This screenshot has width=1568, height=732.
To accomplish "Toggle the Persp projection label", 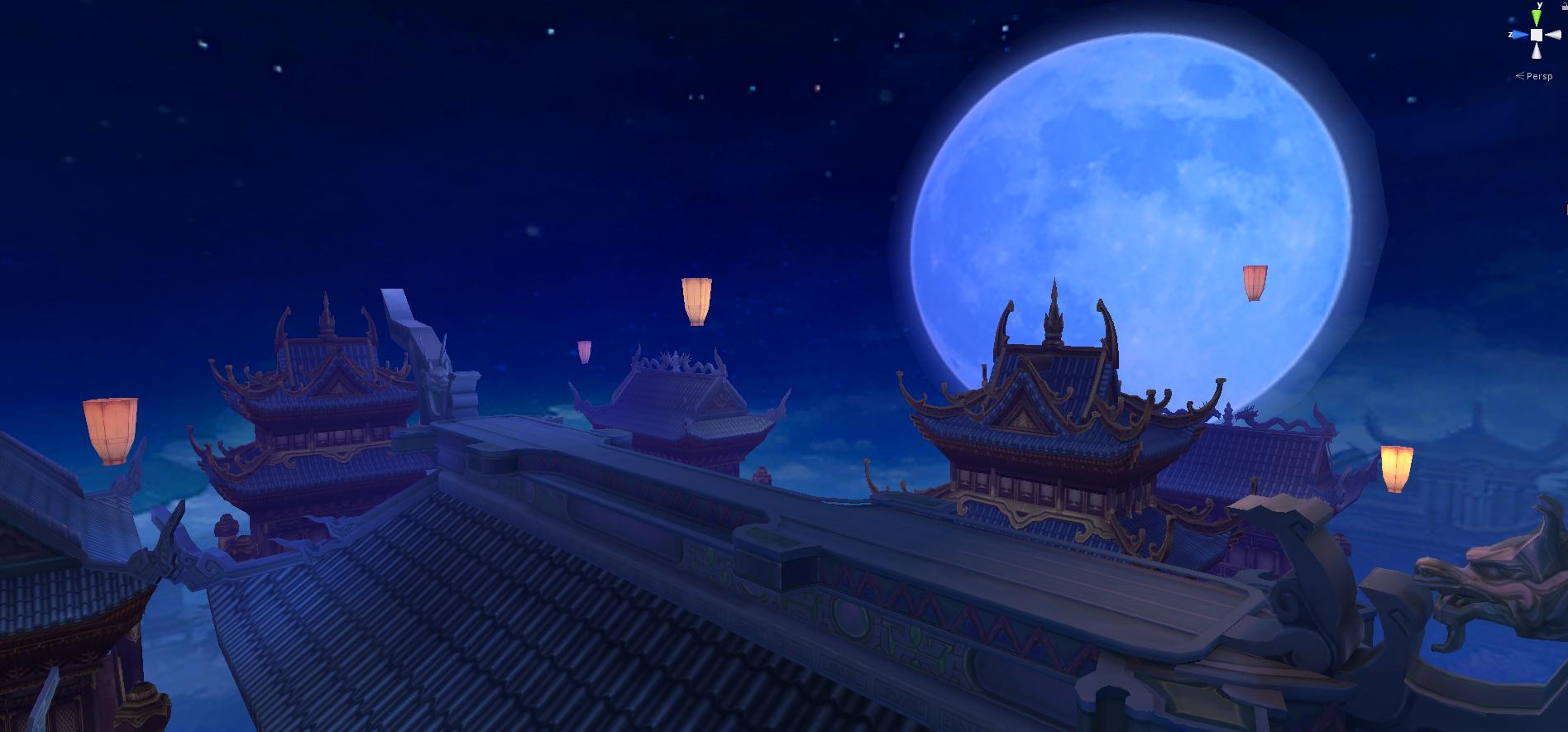I will point(1538,76).
